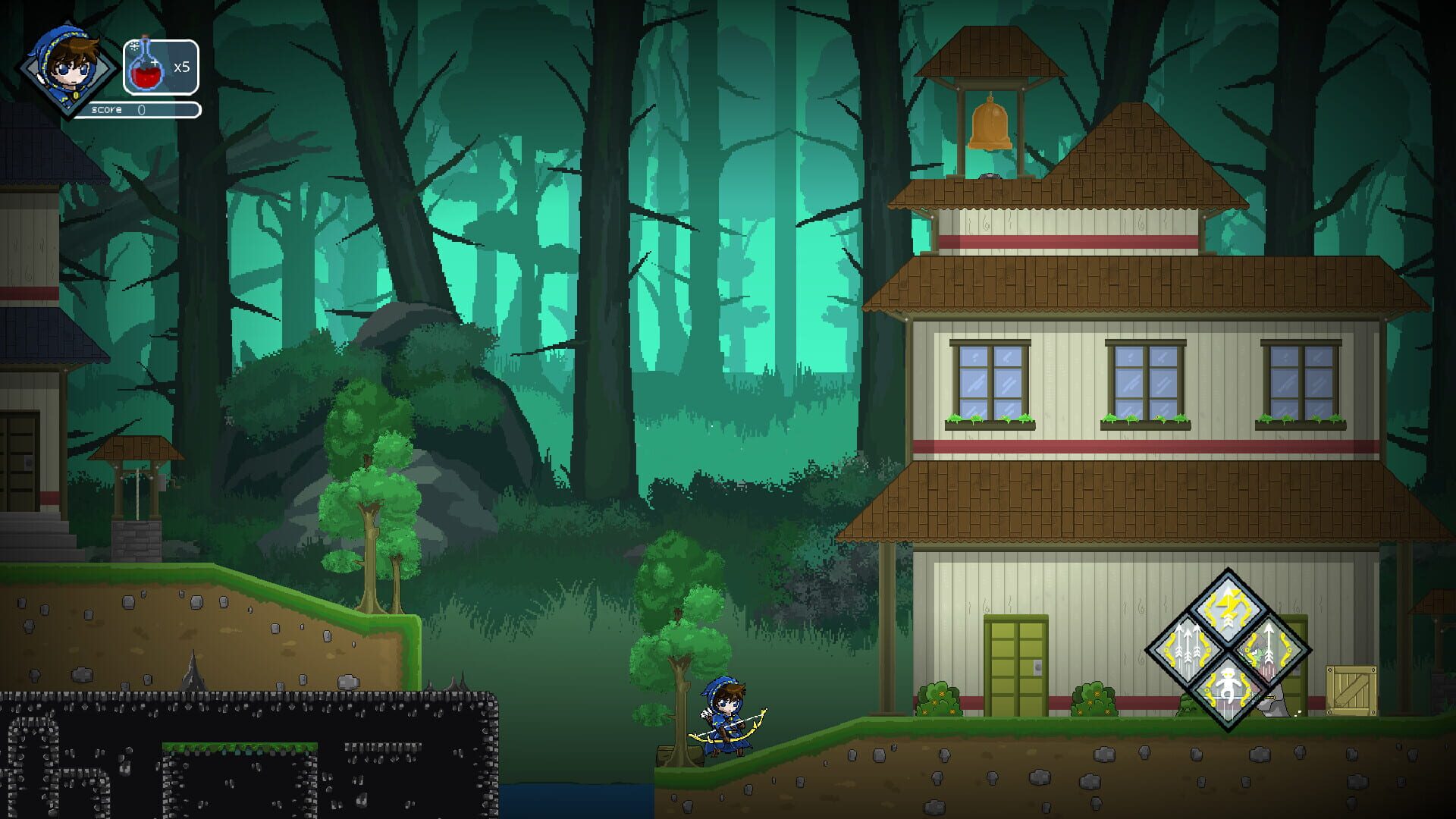Click the potion counter showing x5
Screen dimensions: 1456x819
(x=182, y=68)
